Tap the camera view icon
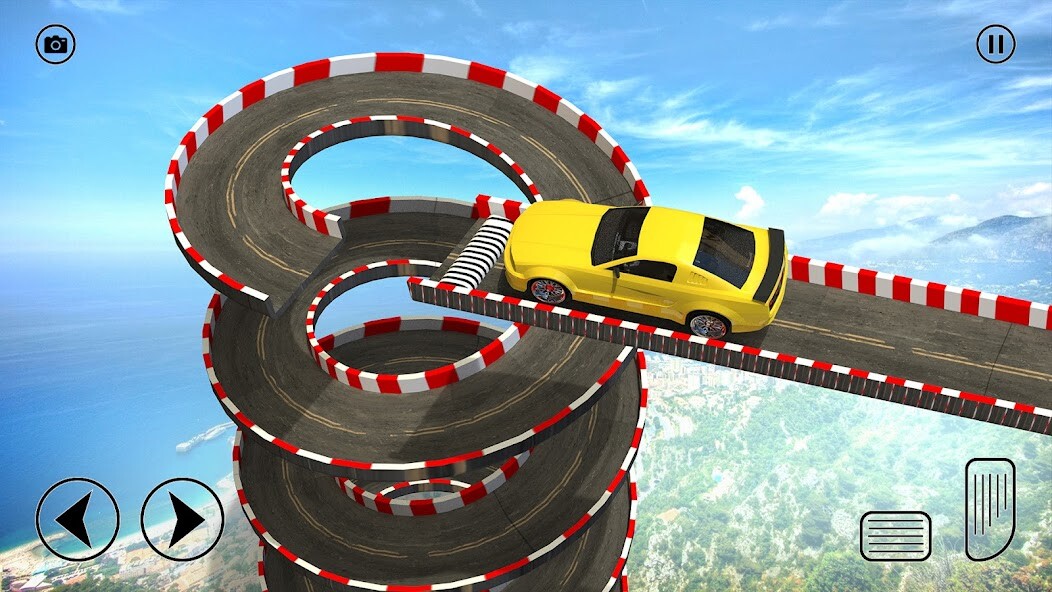The width and height of the screenshot is (1052, 592). (56, 44)
